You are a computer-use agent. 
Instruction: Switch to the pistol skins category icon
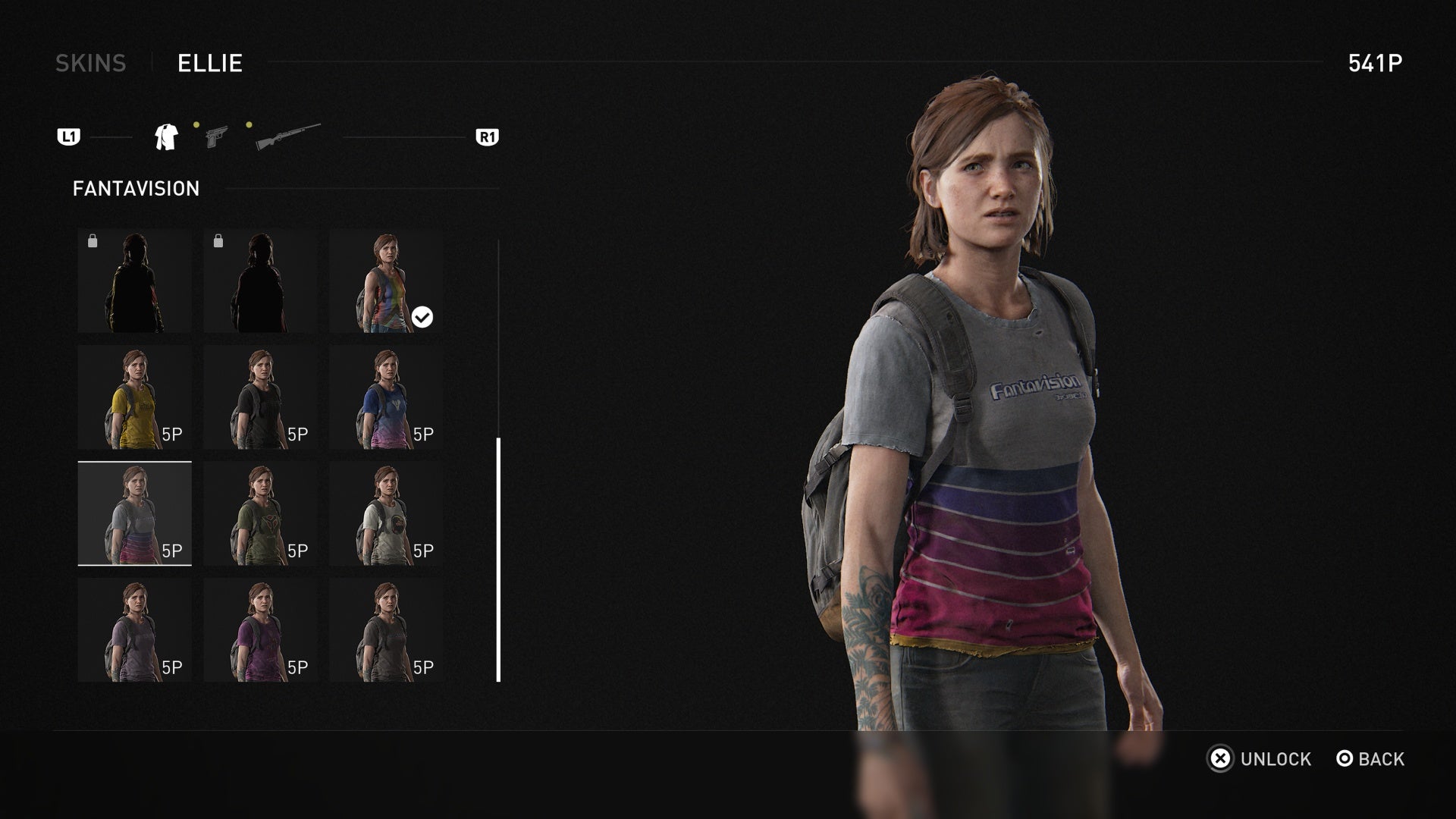218,136
